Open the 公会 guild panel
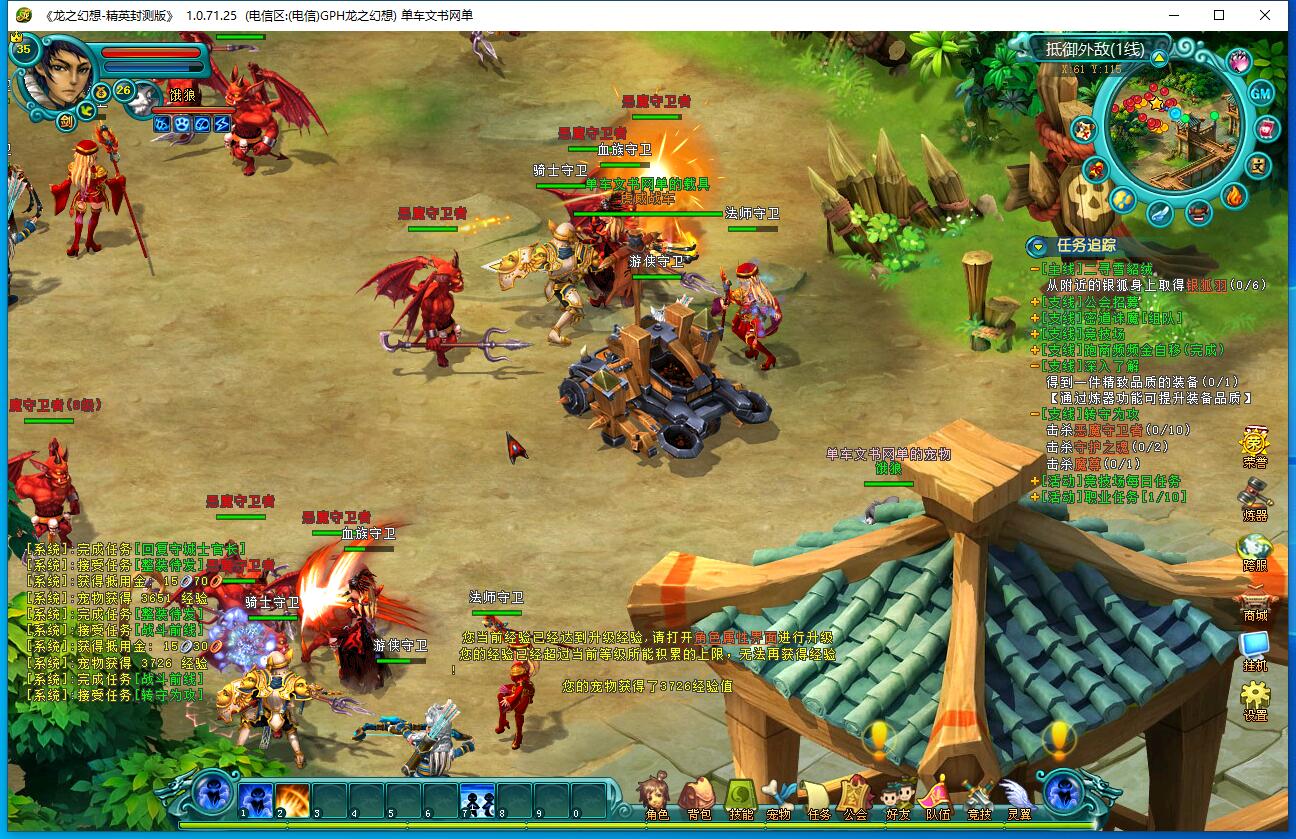1296x839 pixels. [856, 798]
